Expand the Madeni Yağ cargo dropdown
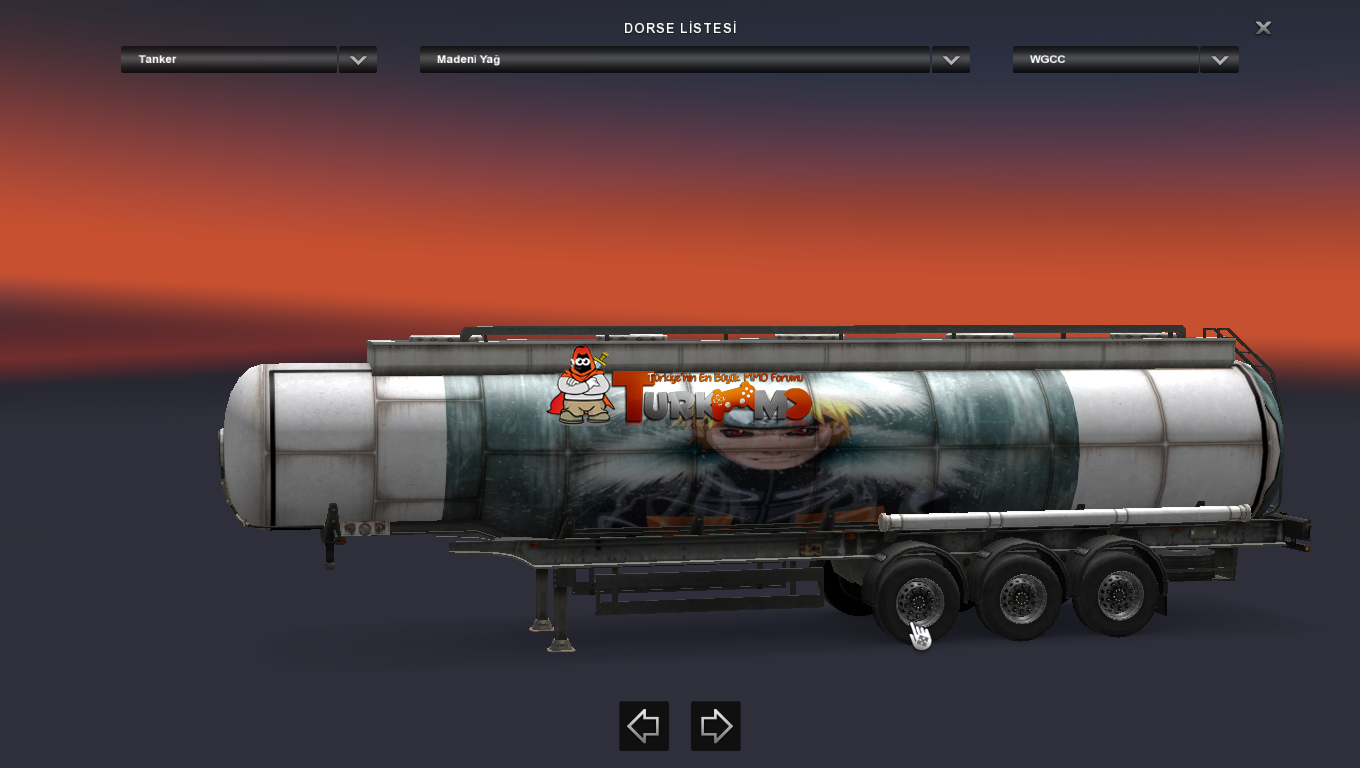This screenshot has height=768, width=1360. coord(950,60)
